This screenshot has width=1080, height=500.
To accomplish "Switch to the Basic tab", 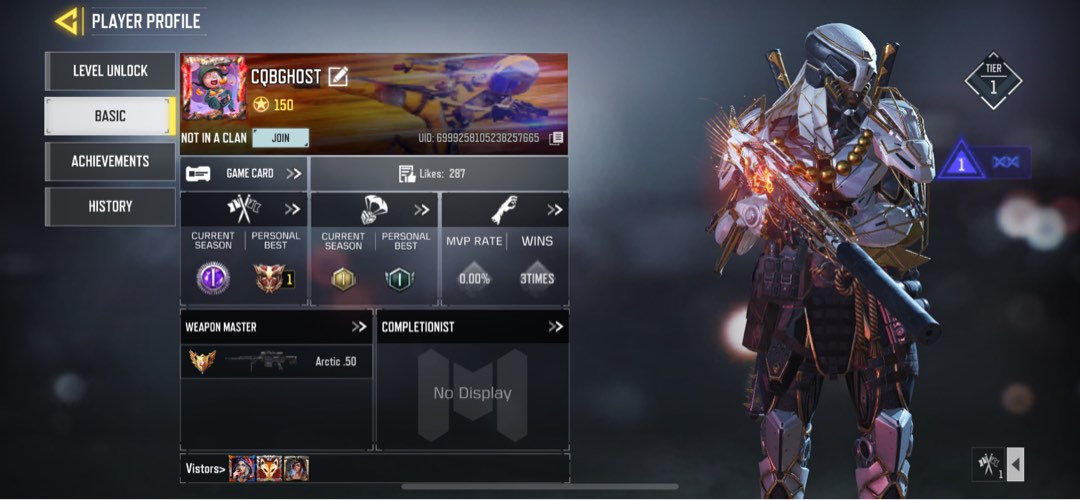I will (110, 116).
